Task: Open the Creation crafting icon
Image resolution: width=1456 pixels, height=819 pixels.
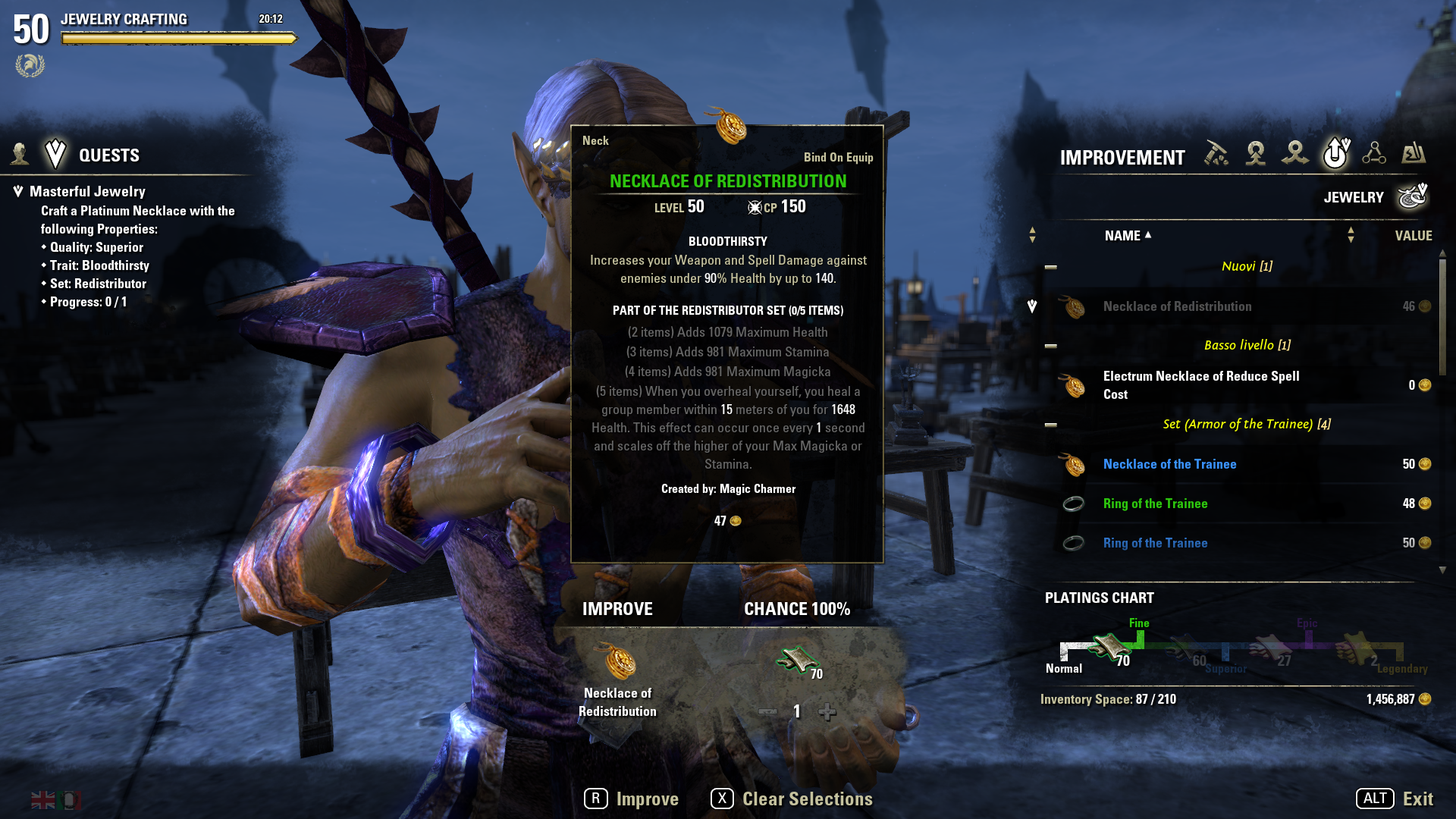Action: [1256, 154]
